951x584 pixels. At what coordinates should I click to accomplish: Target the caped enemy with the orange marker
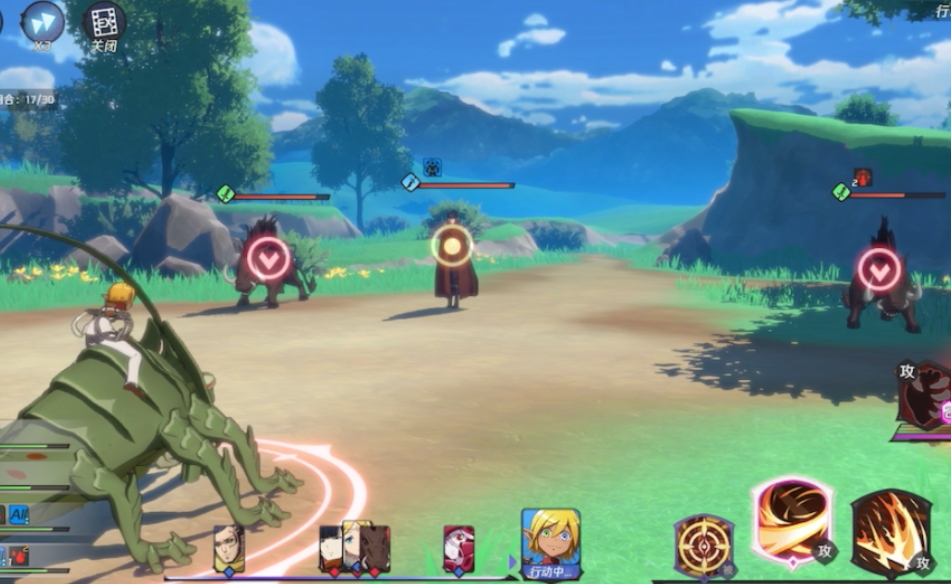[452, 246]
